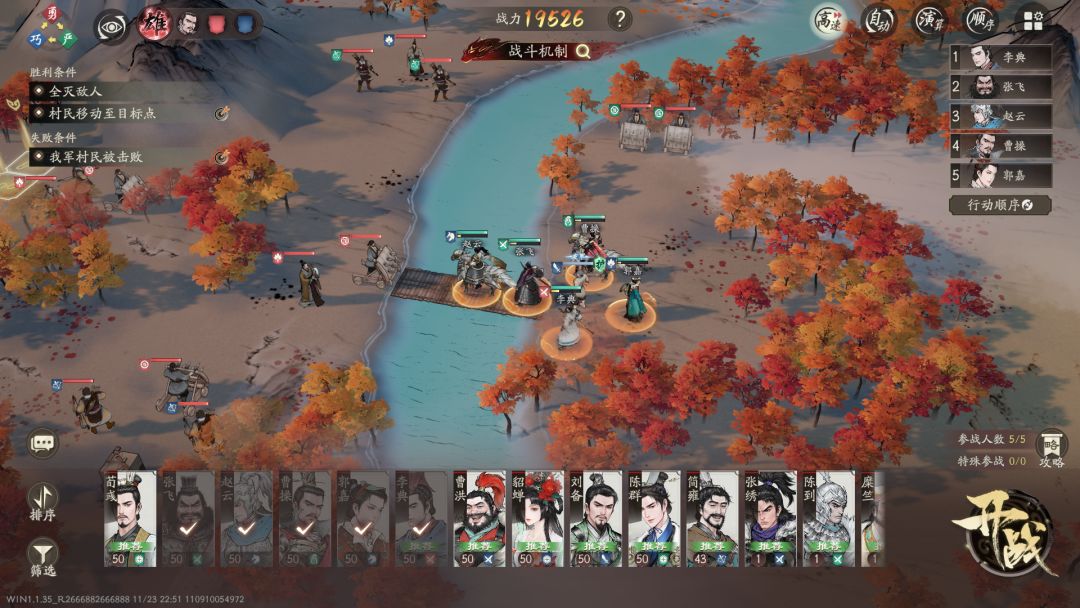Toggle the eye view icon
This screenshot has height=608, width=1080.
pyautogui.click(x=111, y=26)
